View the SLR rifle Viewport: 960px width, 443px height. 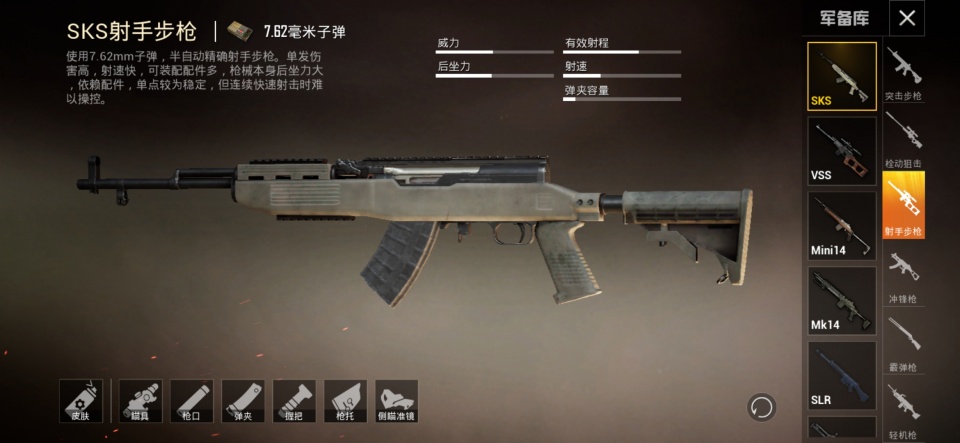point(842,375)
